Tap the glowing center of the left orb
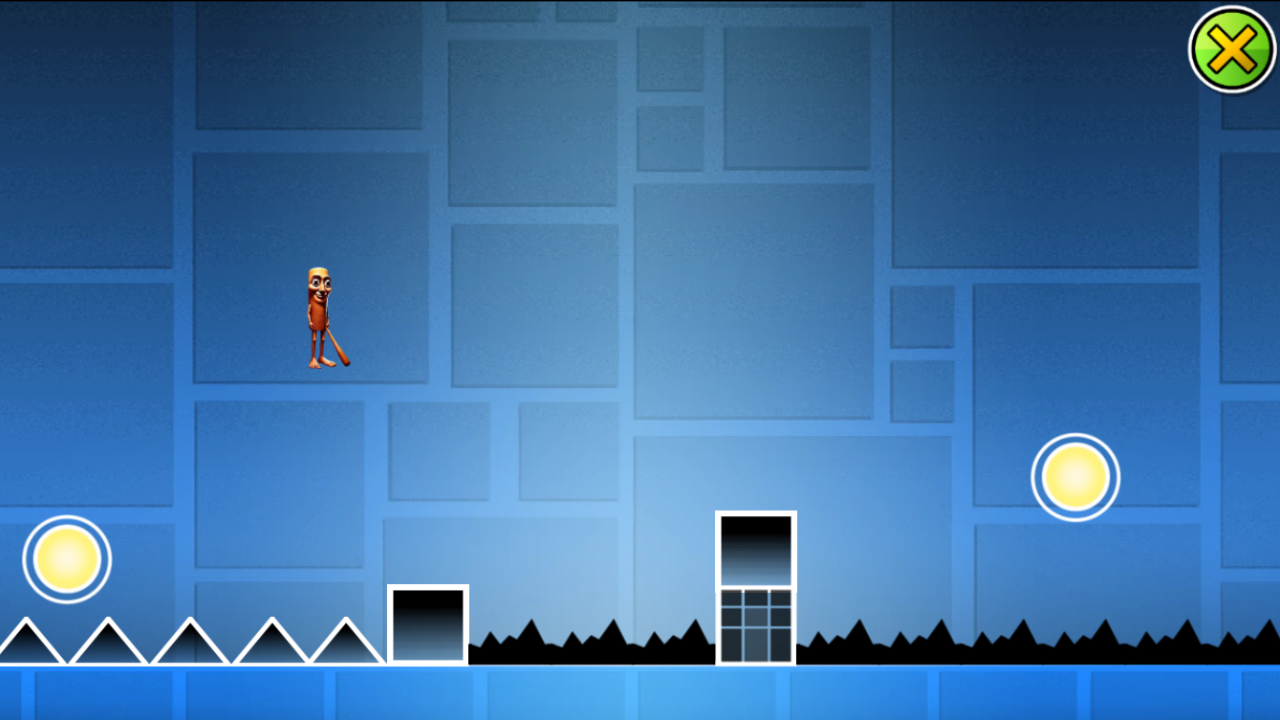Viewport: 1280px width, 720px height. 66,558
